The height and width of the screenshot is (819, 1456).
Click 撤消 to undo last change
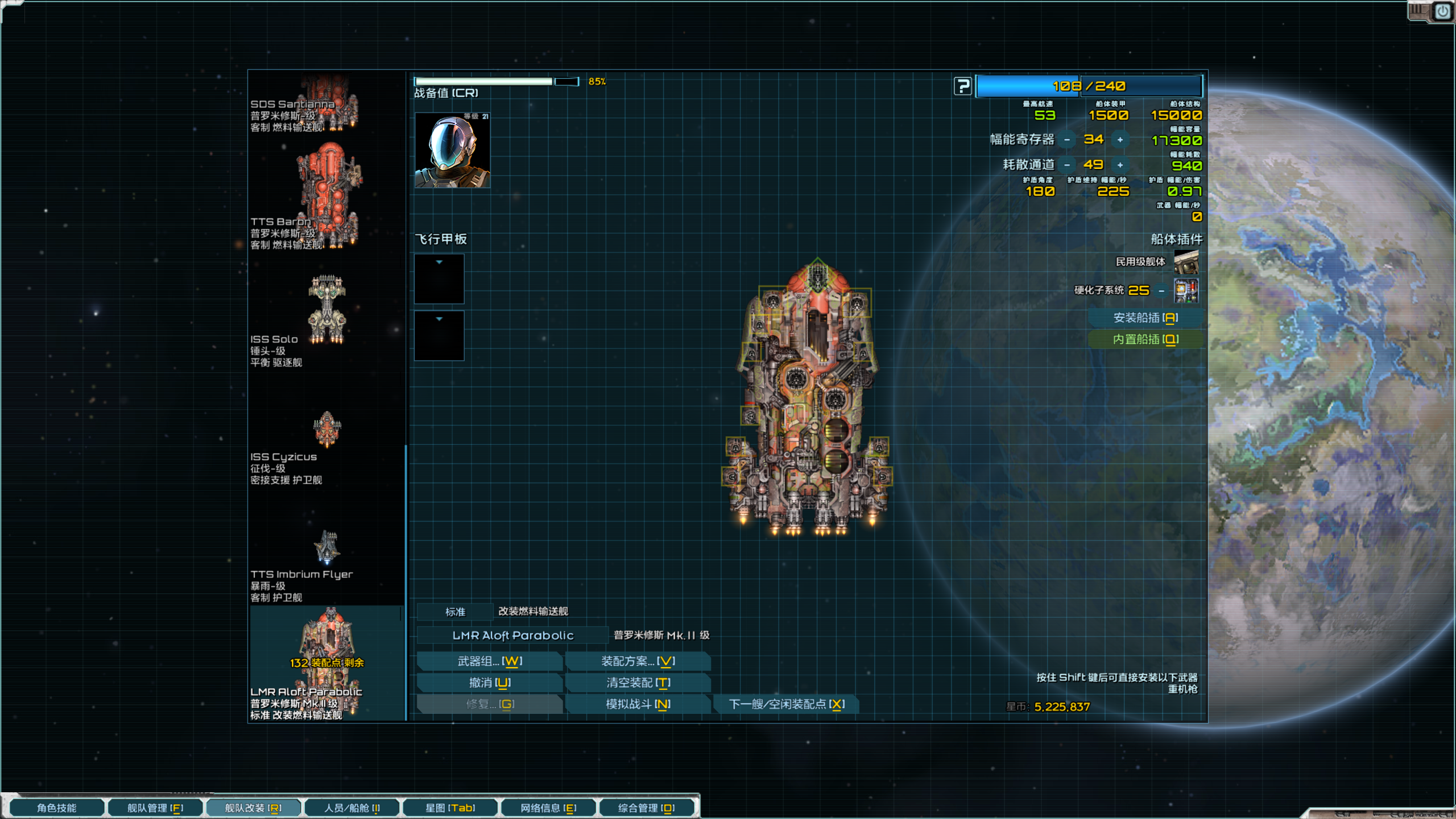pos(490,682)
